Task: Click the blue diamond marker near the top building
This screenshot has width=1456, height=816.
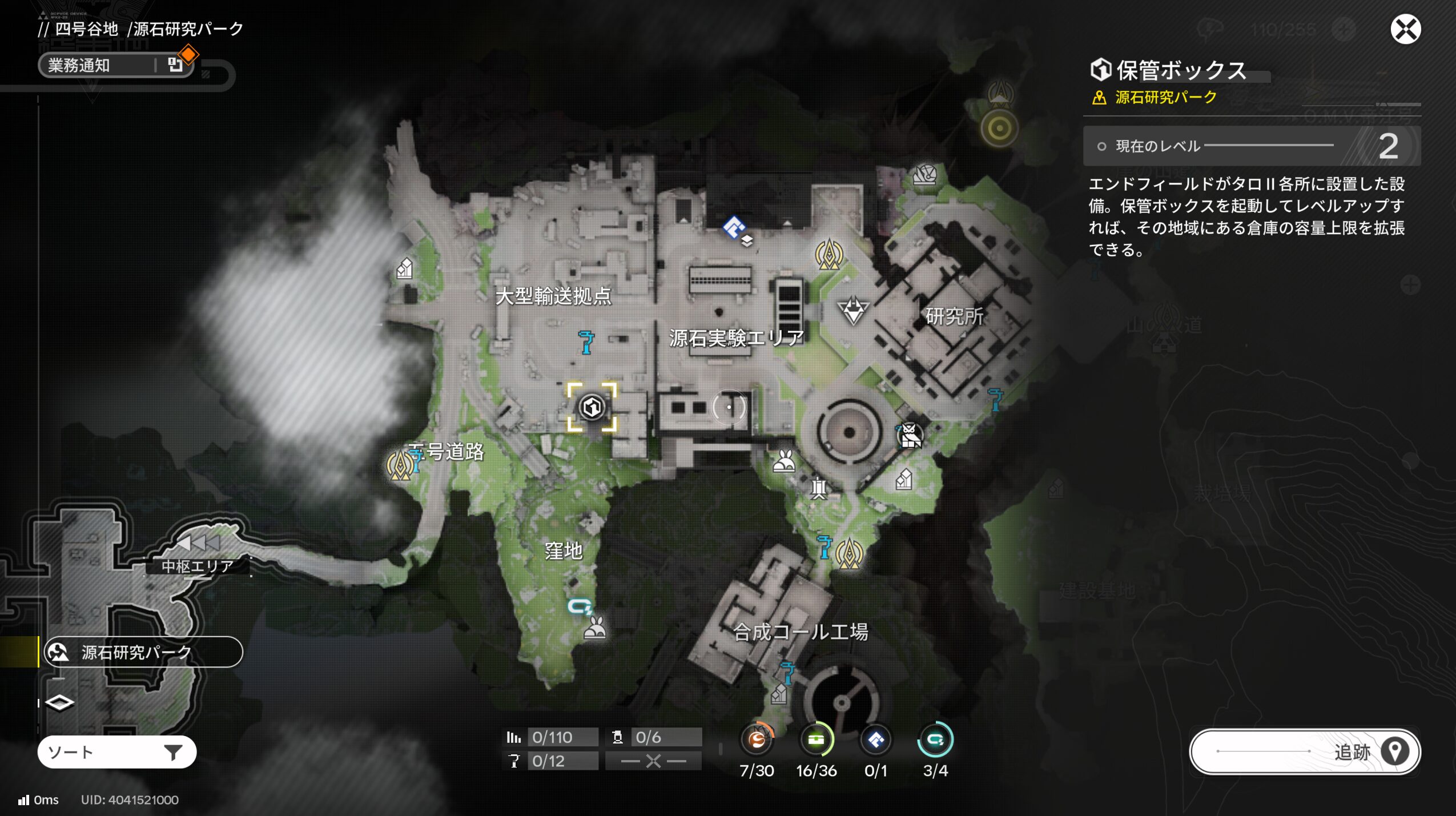Action: (733, 227)
